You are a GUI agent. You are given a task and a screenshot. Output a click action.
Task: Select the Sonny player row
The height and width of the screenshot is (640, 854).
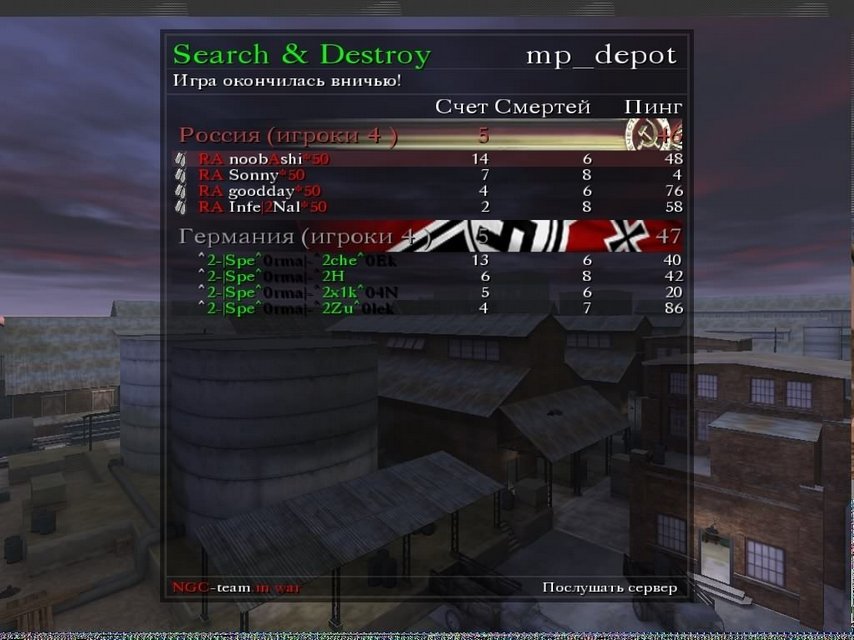click(252, 175)
